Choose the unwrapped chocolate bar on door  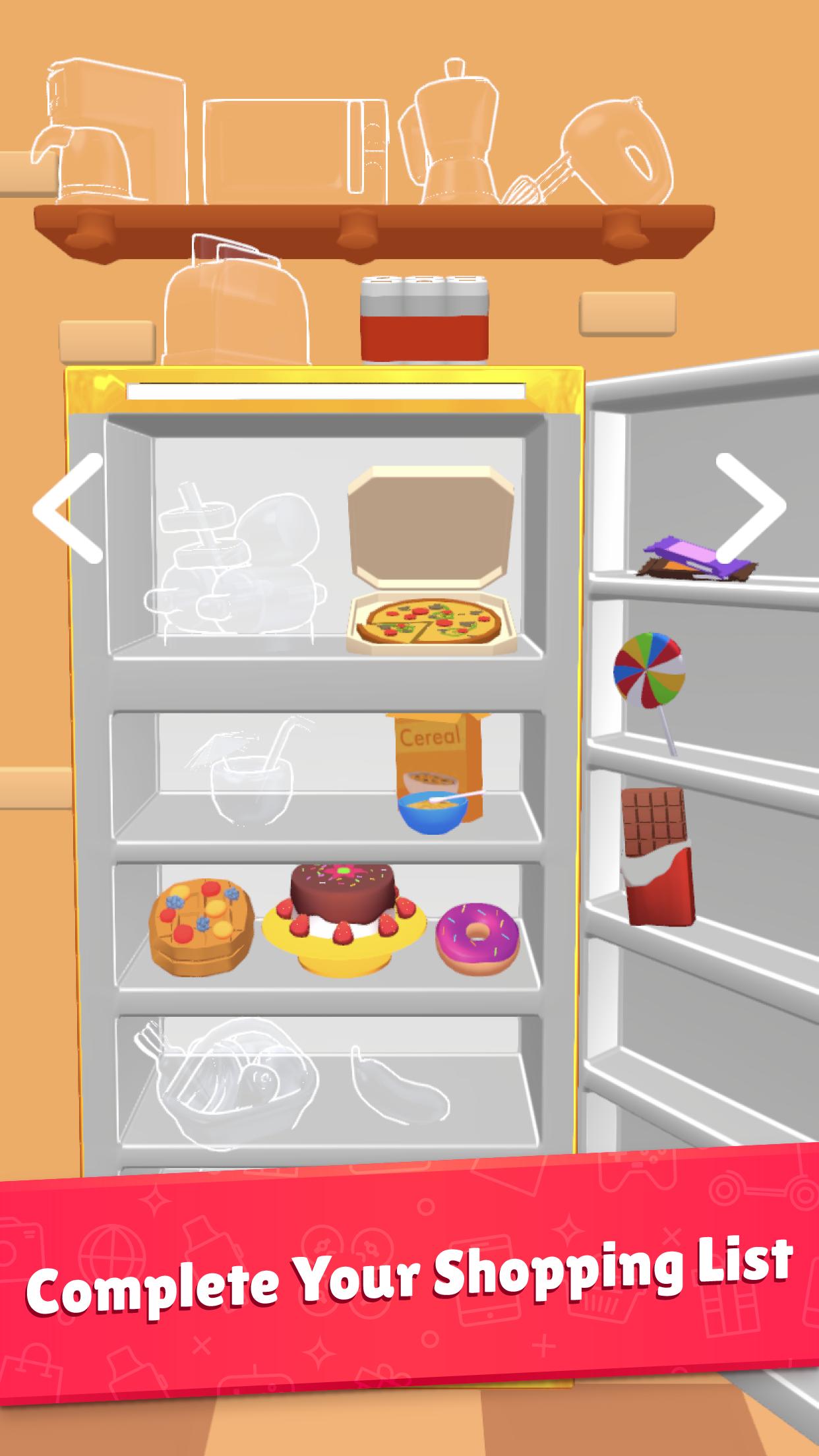pyautogui.click(x=657, y=856)
